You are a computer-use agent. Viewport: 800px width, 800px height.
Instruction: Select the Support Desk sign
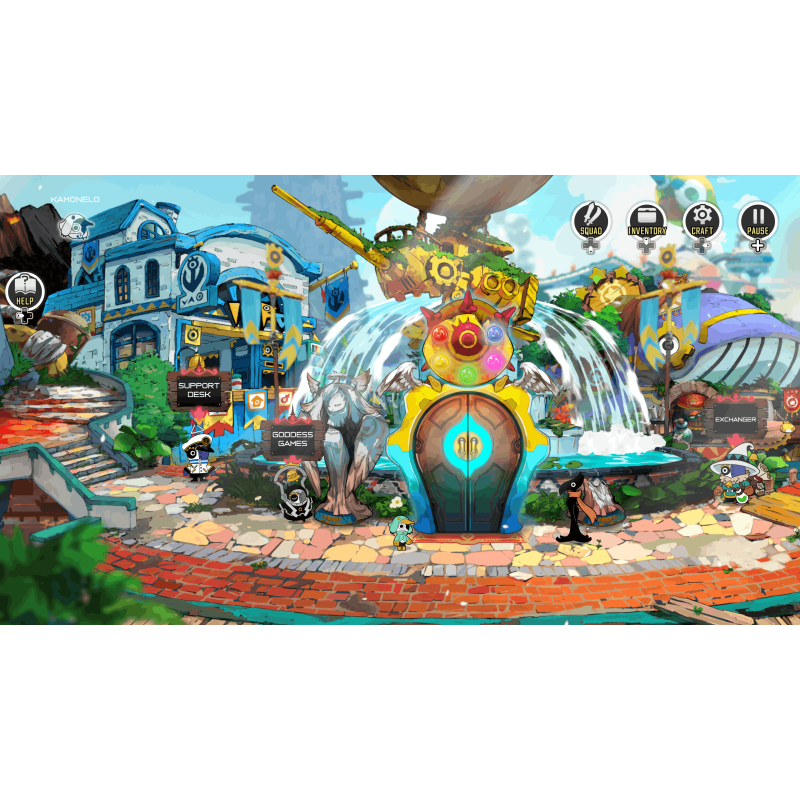[x=198, y=390]
